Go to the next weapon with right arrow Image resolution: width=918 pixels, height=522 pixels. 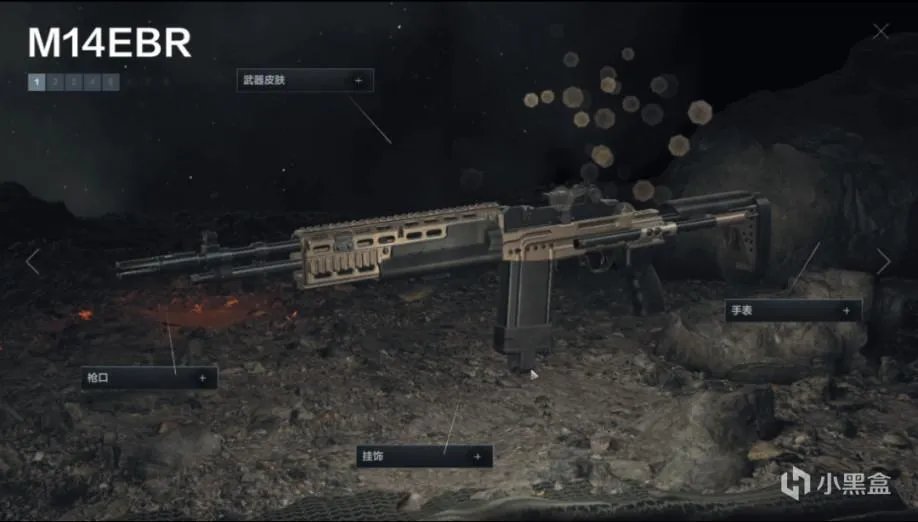pyautogui.click(x=883, y=262)
